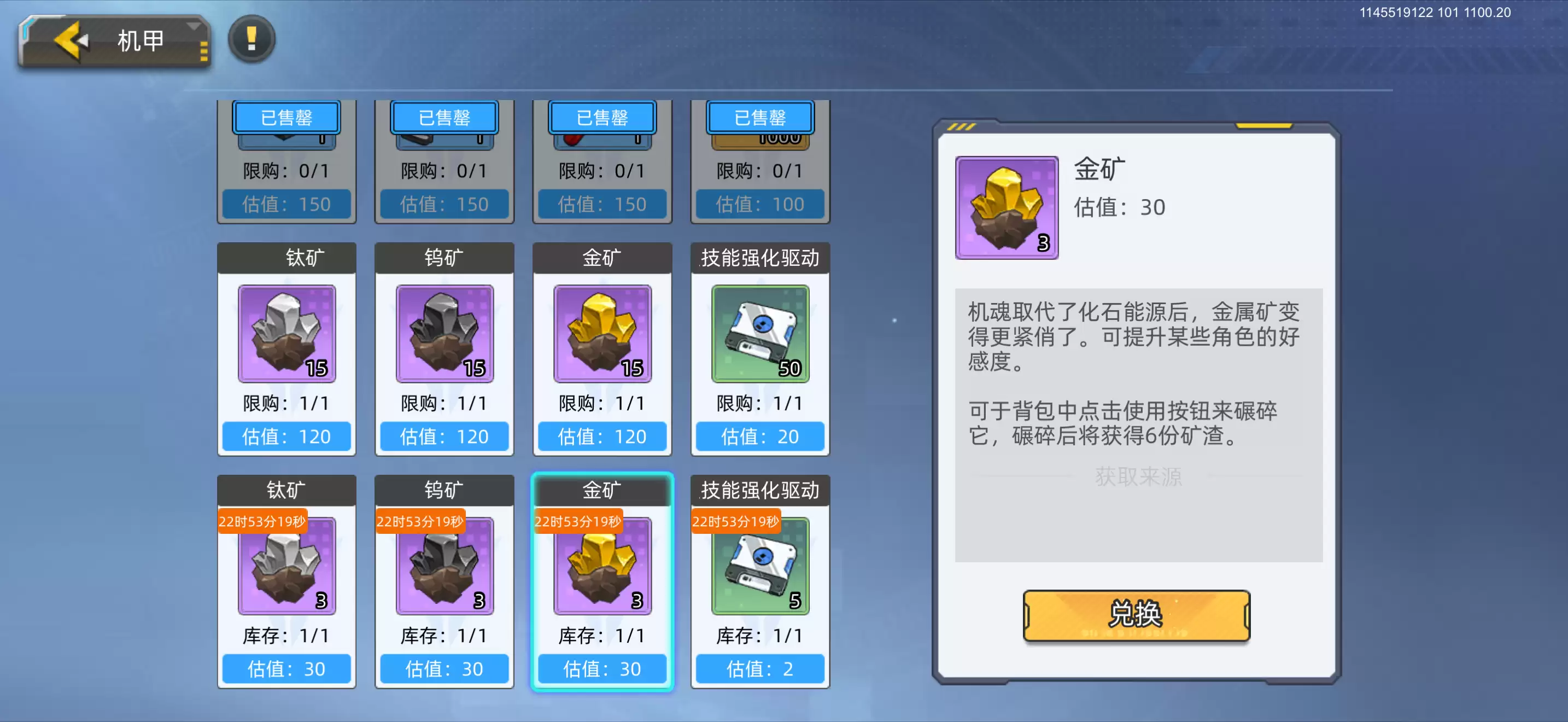Select the 钛矿 ore icon in middle row
Image resolution: width=1568 pixels, height=722 pixels.
point(286,334)
